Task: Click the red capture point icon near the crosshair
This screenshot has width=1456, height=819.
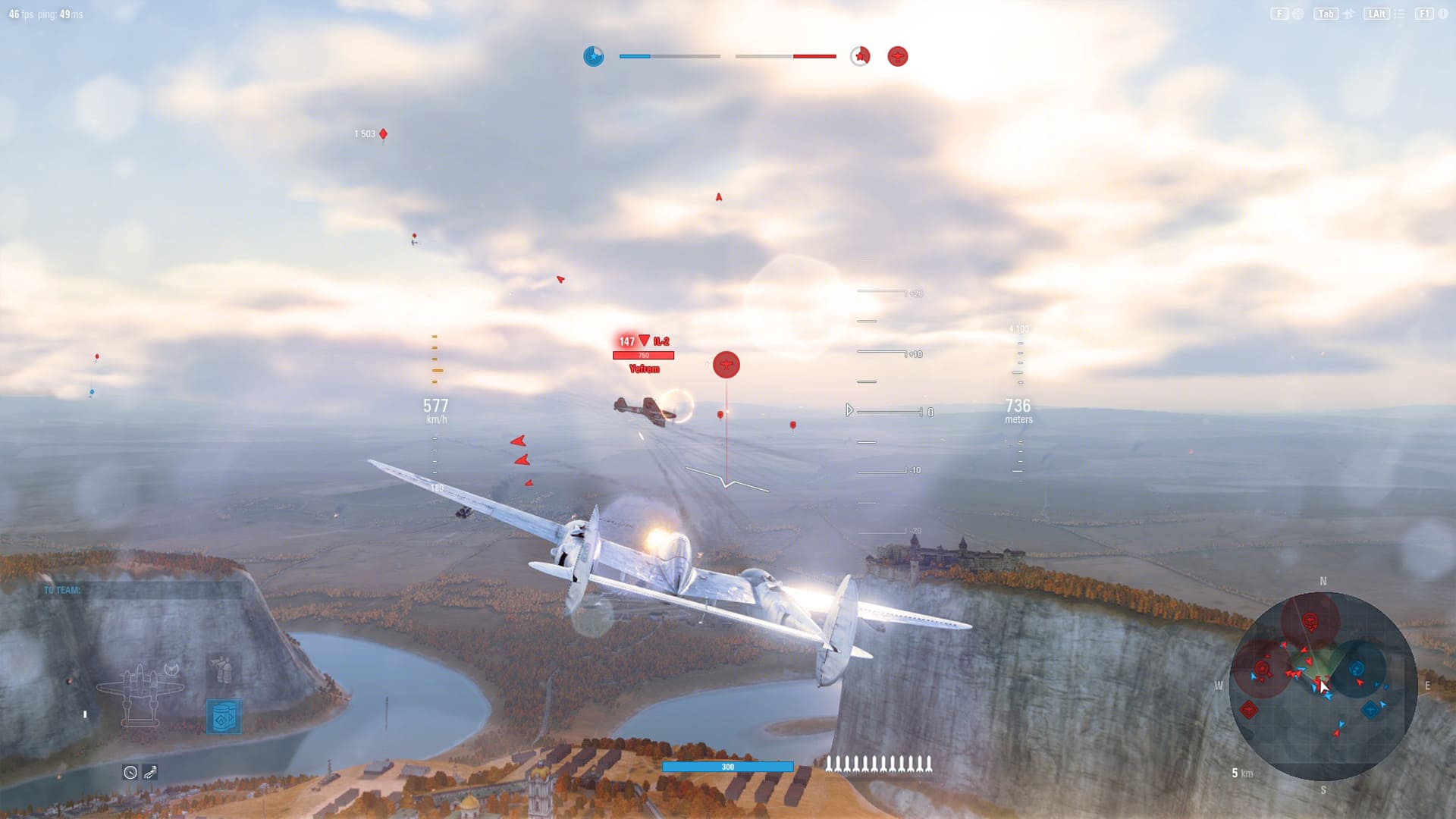Action: [726, 364]
